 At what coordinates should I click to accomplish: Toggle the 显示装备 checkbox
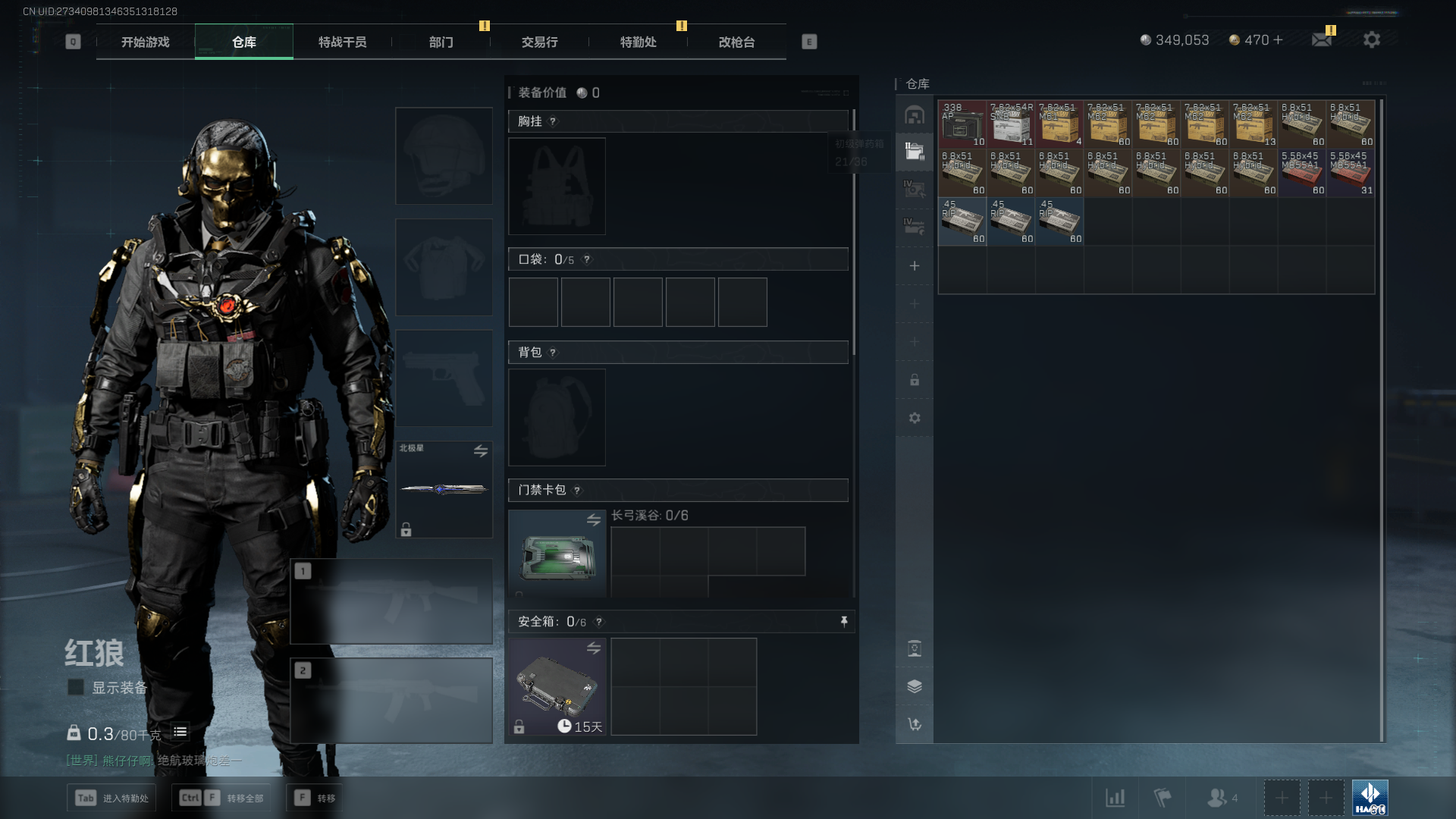pos(76,687)
